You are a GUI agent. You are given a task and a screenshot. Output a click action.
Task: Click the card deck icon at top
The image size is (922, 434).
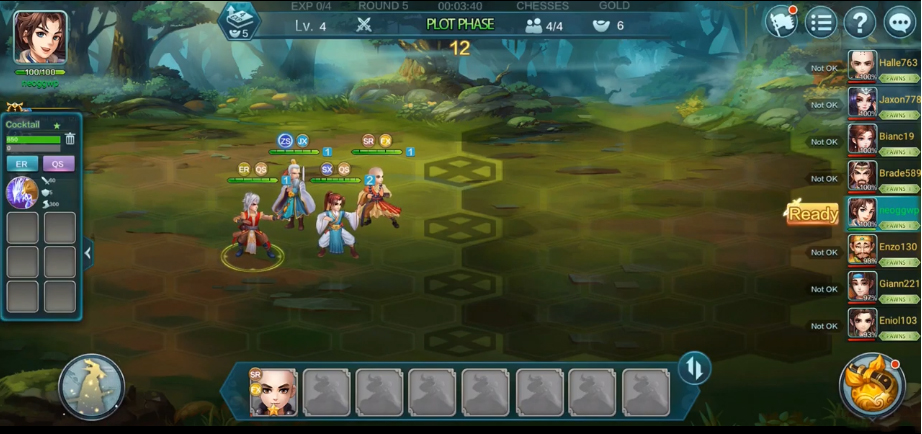click(x=238, y=19)
